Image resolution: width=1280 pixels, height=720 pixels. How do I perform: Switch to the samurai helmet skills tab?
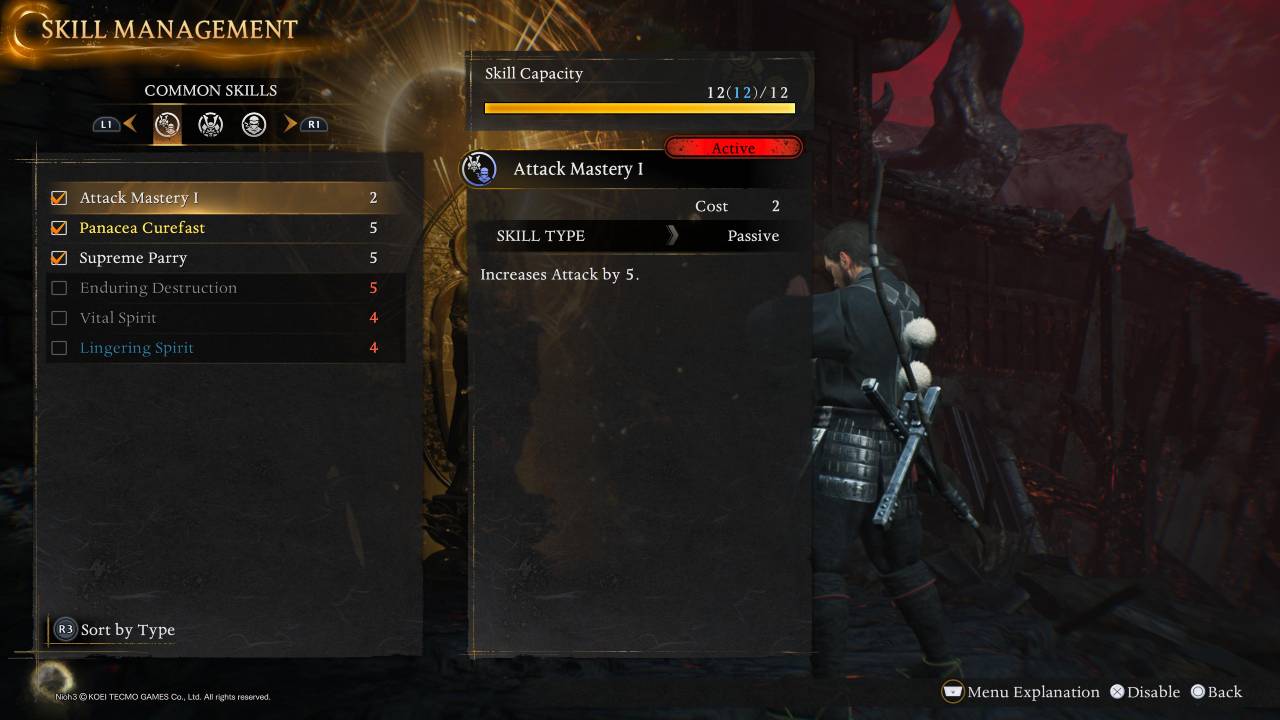click(x=210, y=125)
